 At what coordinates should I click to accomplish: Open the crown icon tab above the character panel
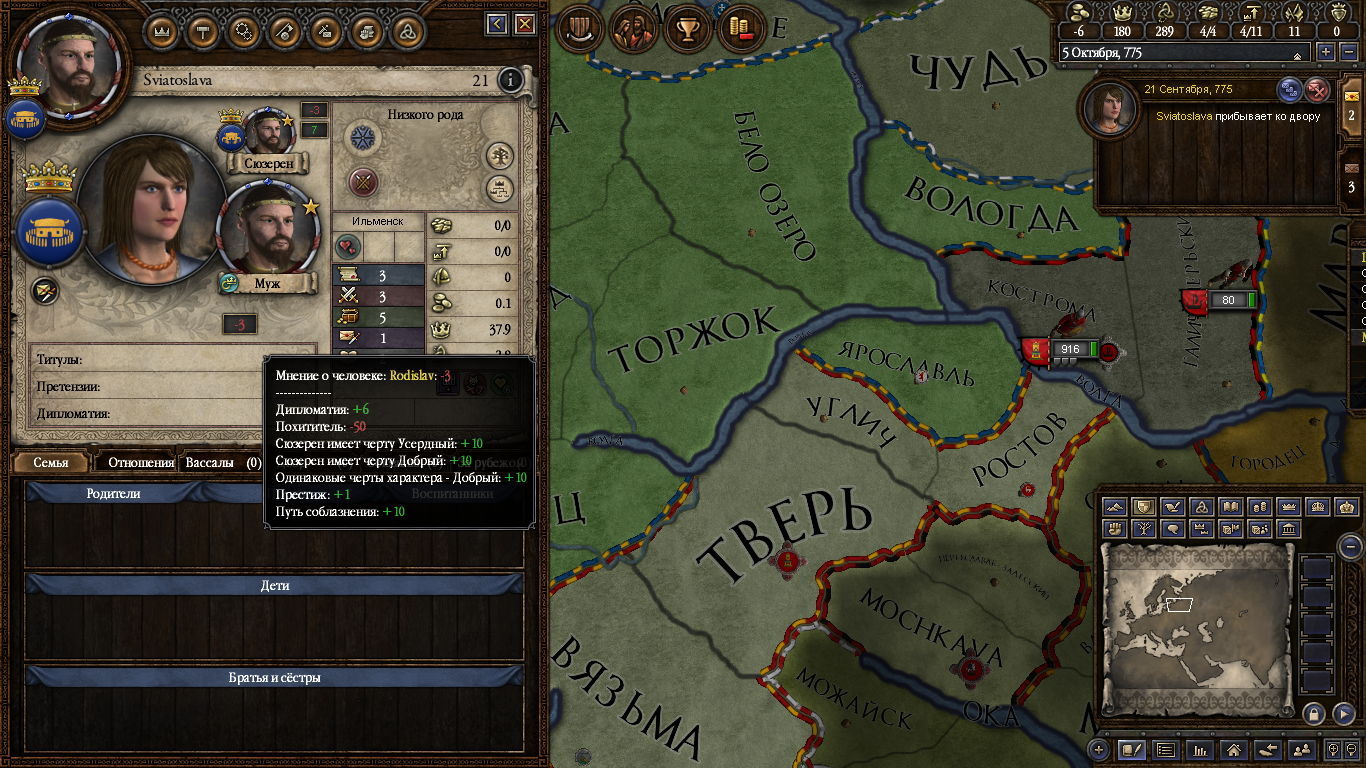click(x=162, y=29)
